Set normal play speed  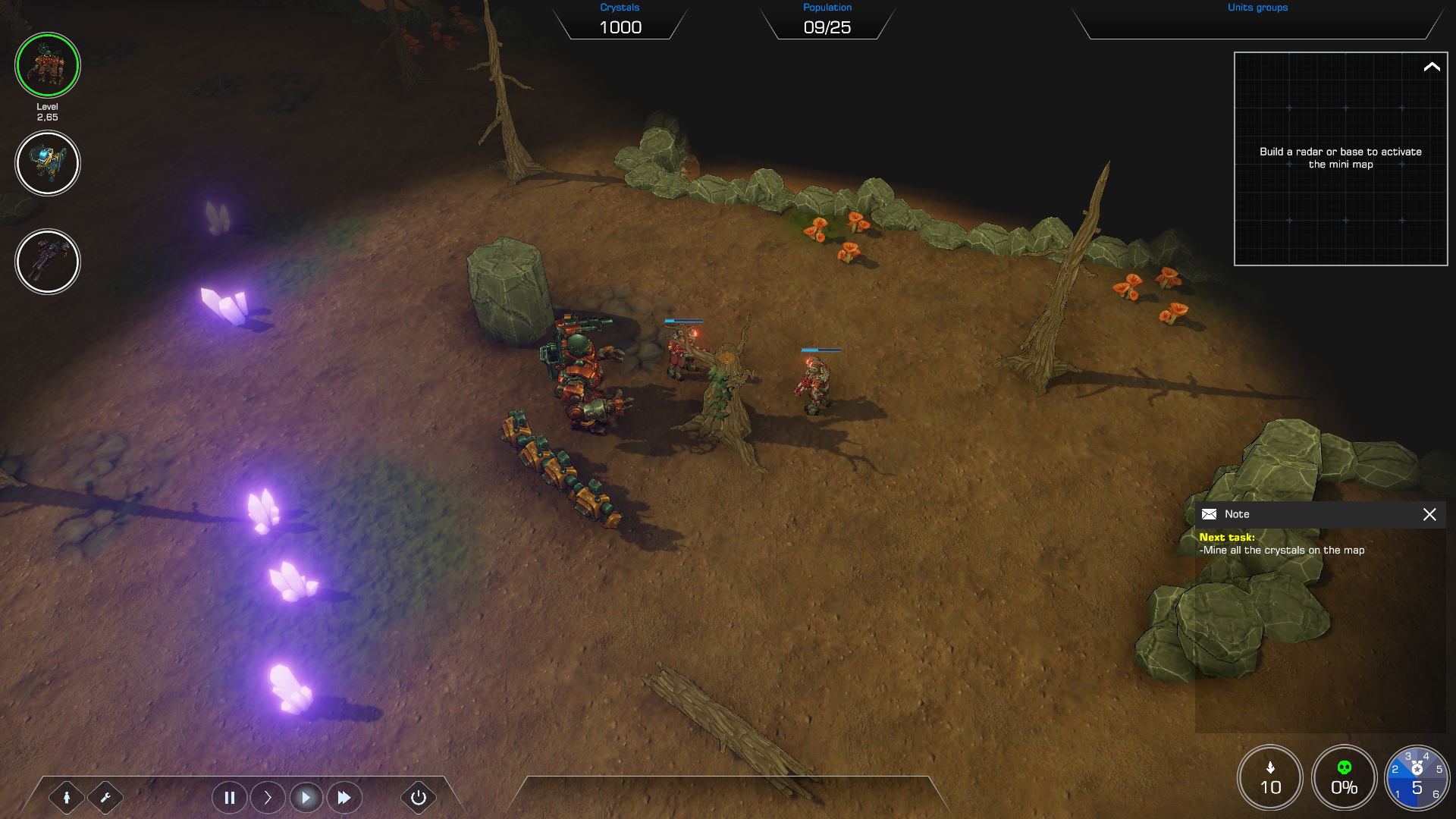pyautogui.click(x=306, y=797)
